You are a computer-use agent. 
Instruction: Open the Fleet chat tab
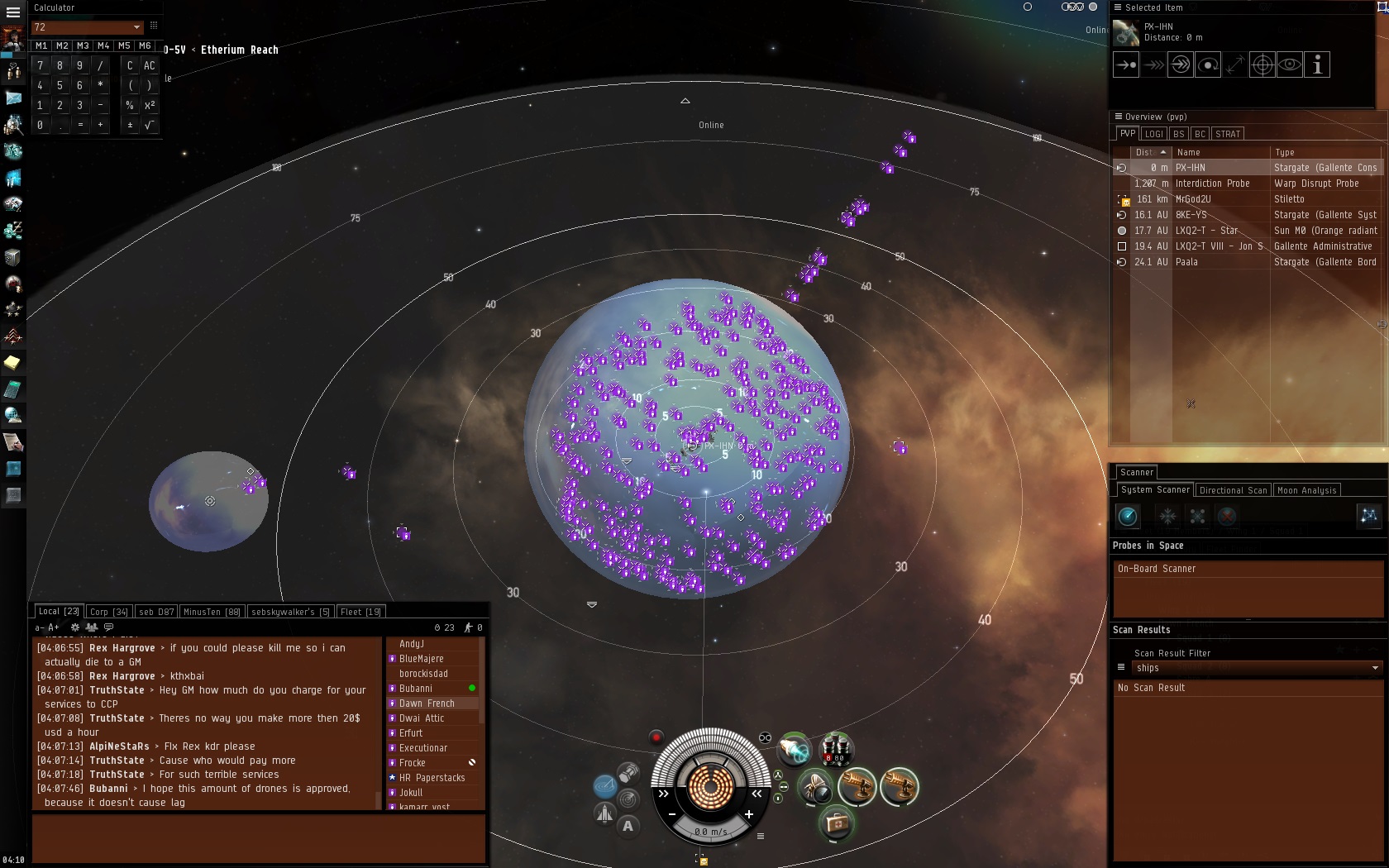point(360,612)
